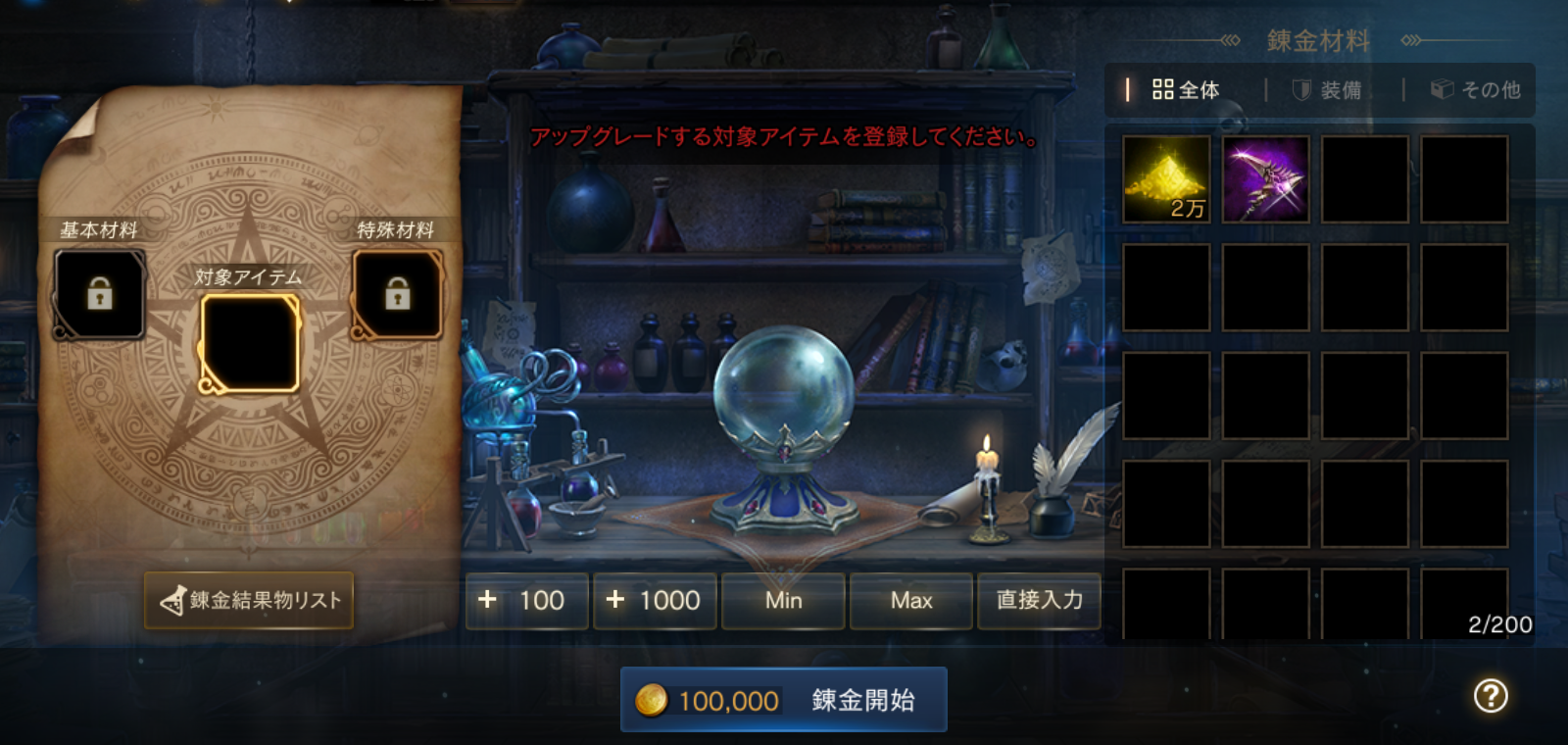1568x745 pixels.
Task: Start alchemy with the 錬金開始 button
Action: tap(783, 700)
